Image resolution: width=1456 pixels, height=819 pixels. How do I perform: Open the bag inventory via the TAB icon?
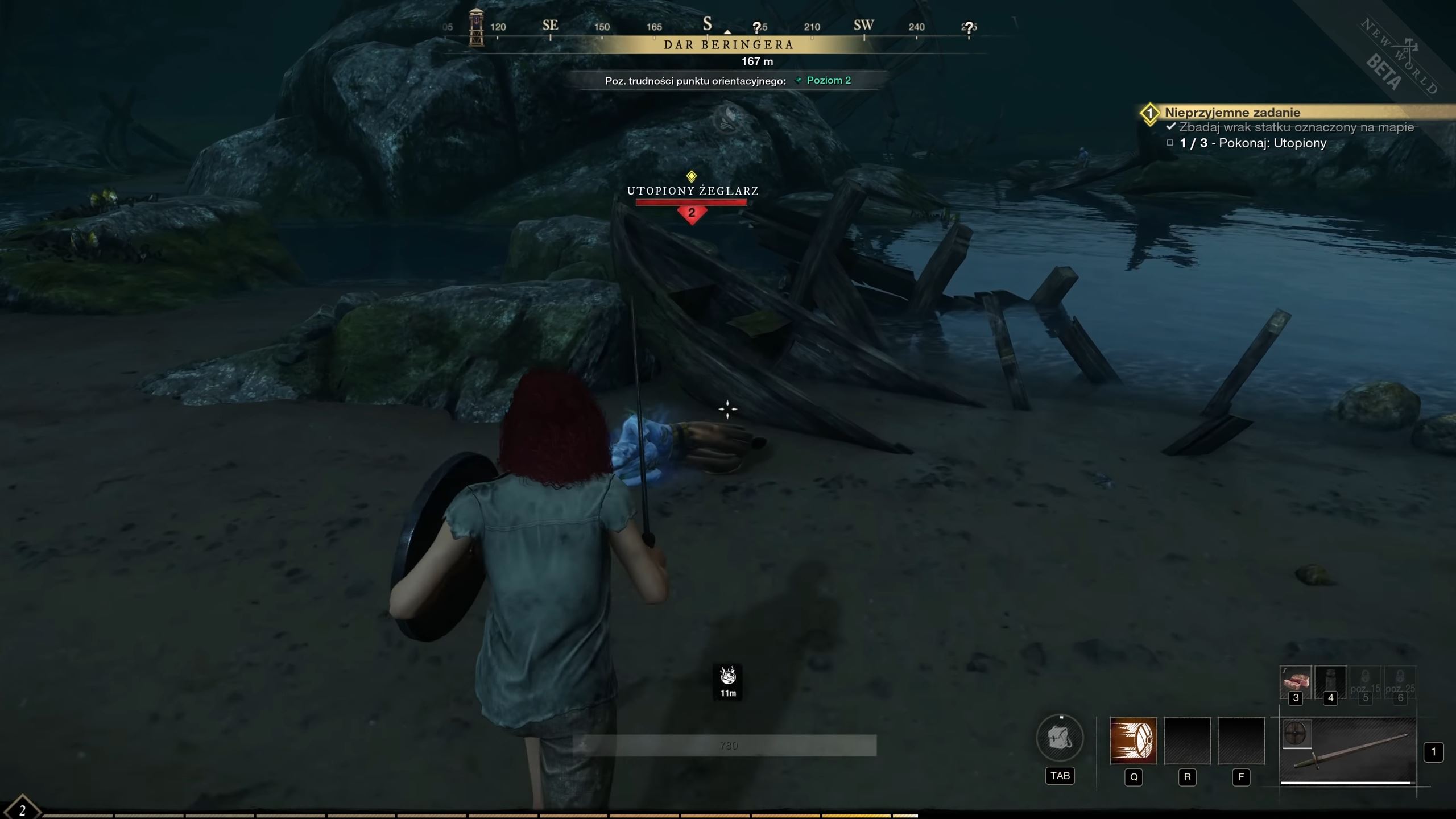tap(1061, 738)
